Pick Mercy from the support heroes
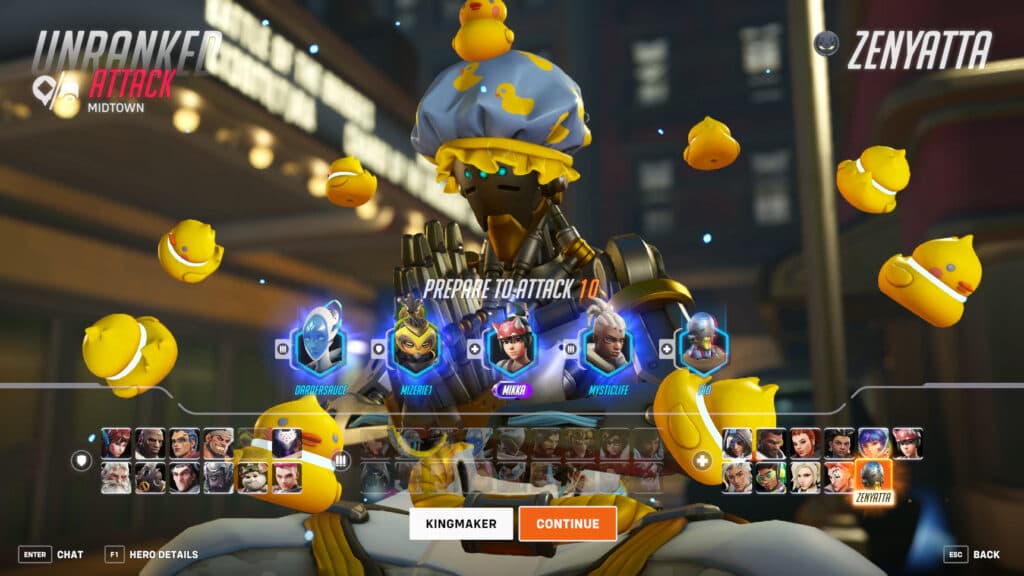The image size is (1024, 576). (805, 477)
